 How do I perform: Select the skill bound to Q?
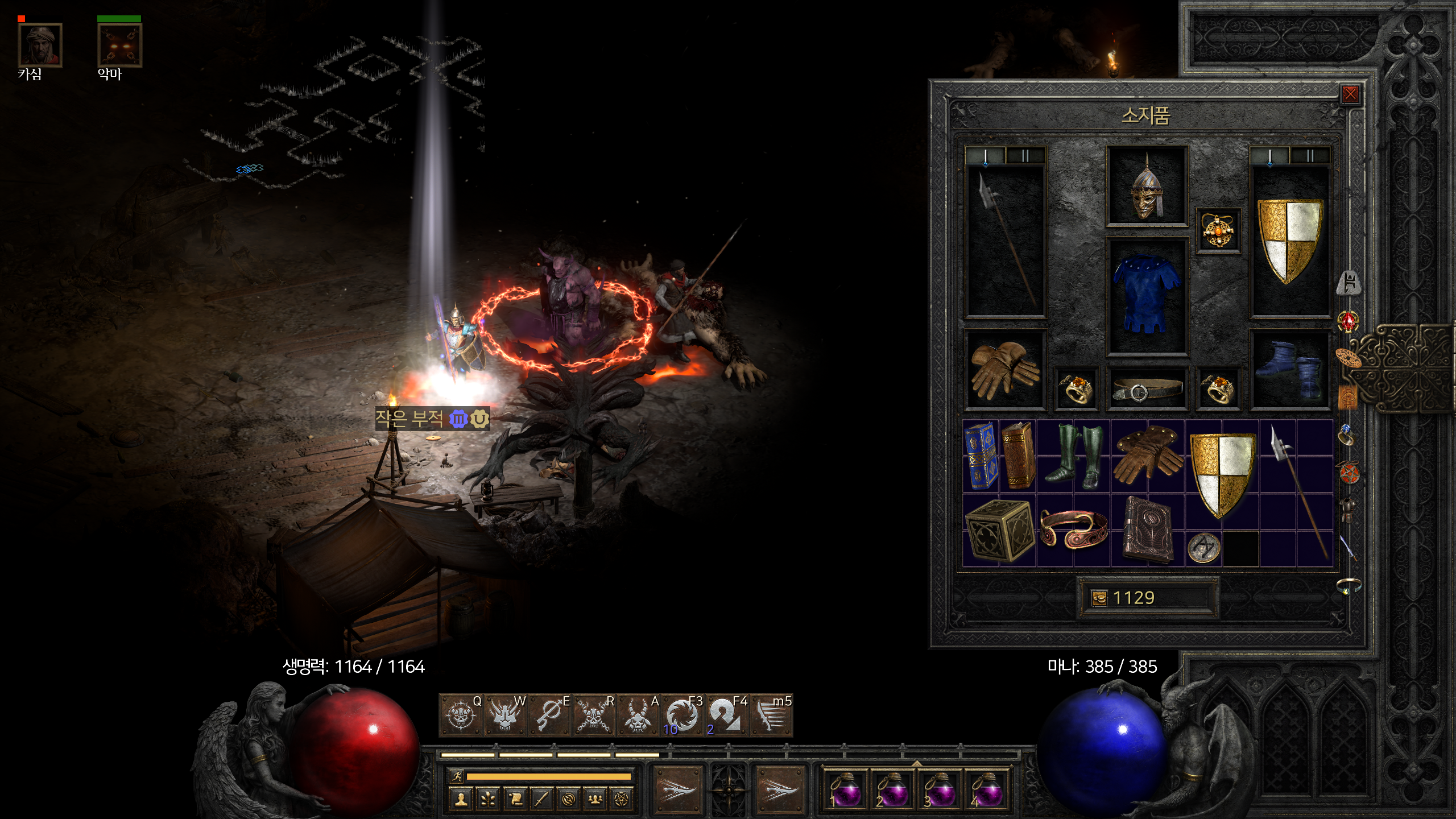[461, 715]
